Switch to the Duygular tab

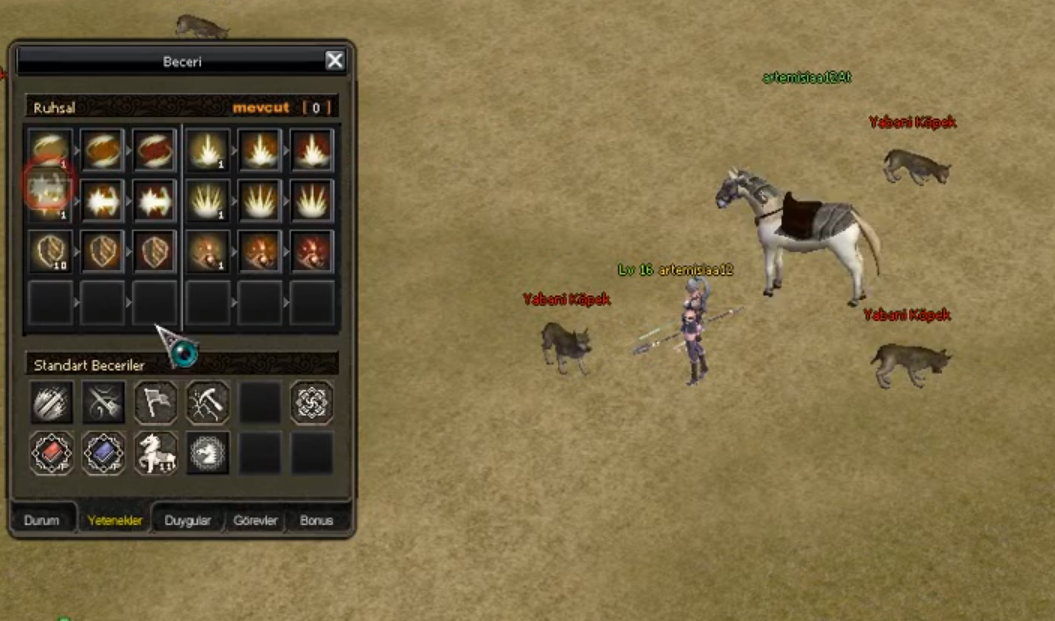coord(188,521)
